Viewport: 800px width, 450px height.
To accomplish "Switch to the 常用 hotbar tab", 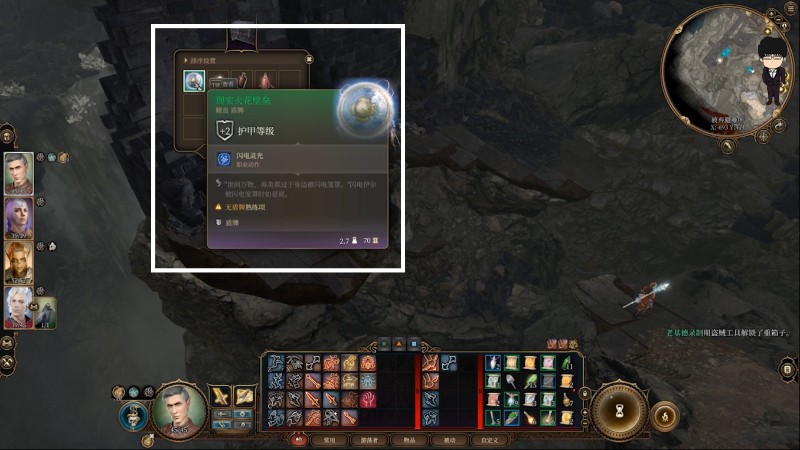I will [330, 439].
